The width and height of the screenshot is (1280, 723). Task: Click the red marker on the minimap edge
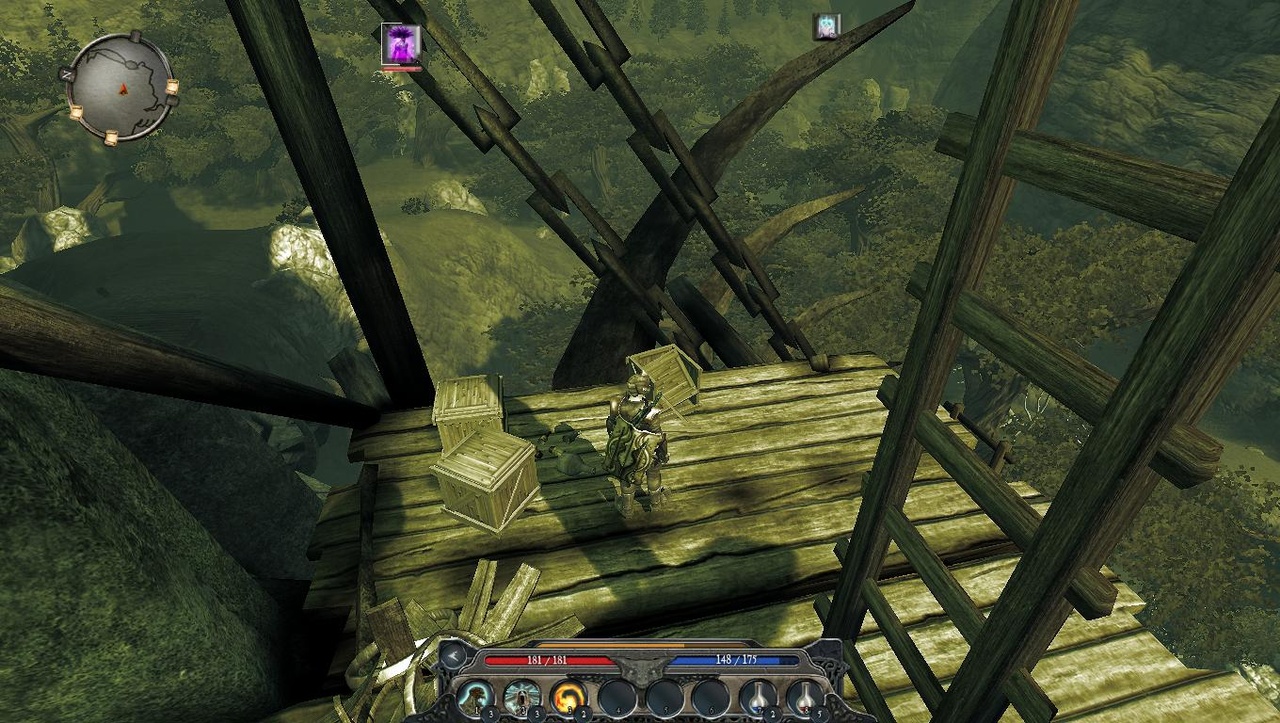coord(123,89)
